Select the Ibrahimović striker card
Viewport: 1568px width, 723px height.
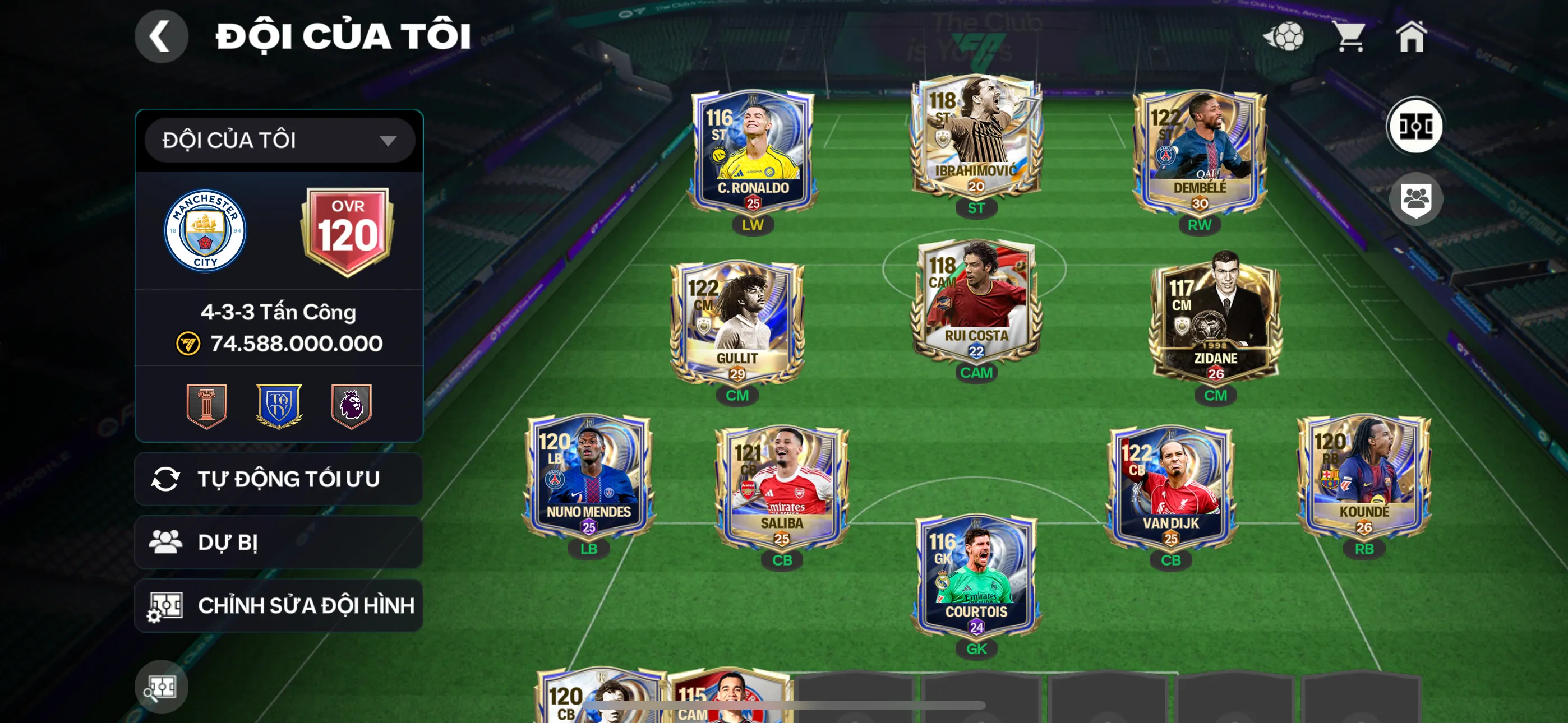pos(976,137)
